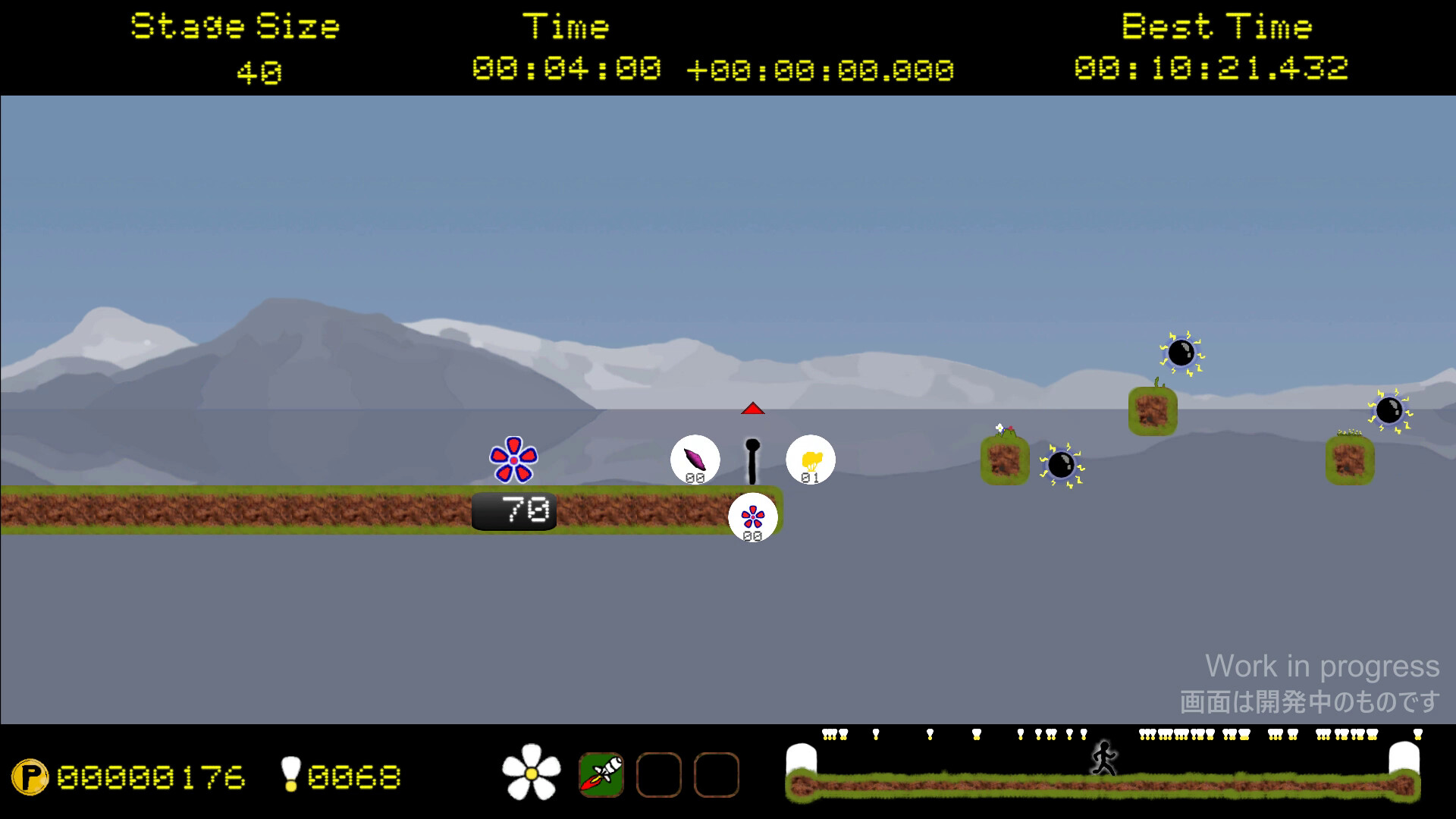Click the player marker on the minimap progress bar
This screenshot has width=1456, height=819.
coord(1103,757)
